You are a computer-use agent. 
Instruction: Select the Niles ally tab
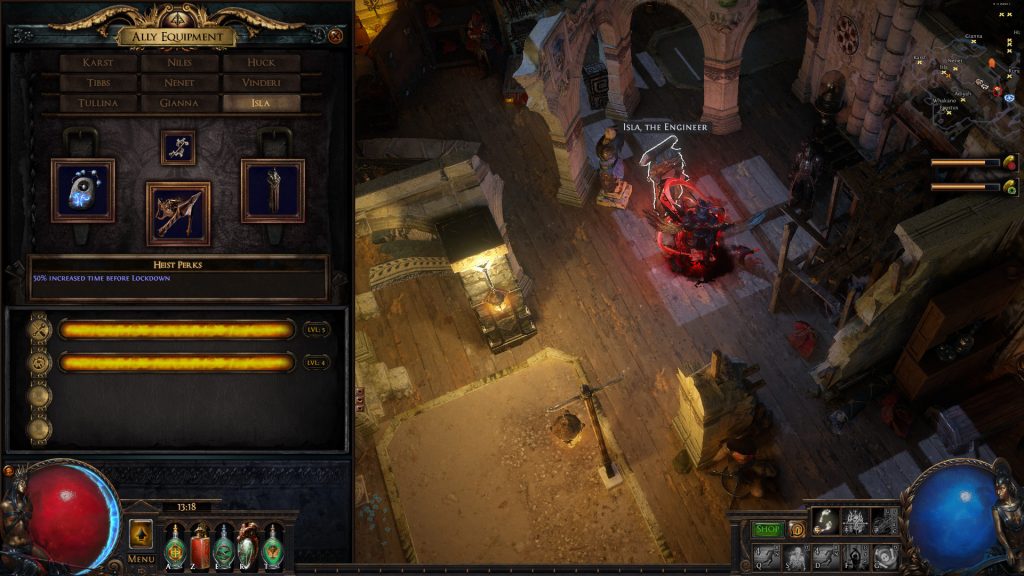[x=179, y=63]
